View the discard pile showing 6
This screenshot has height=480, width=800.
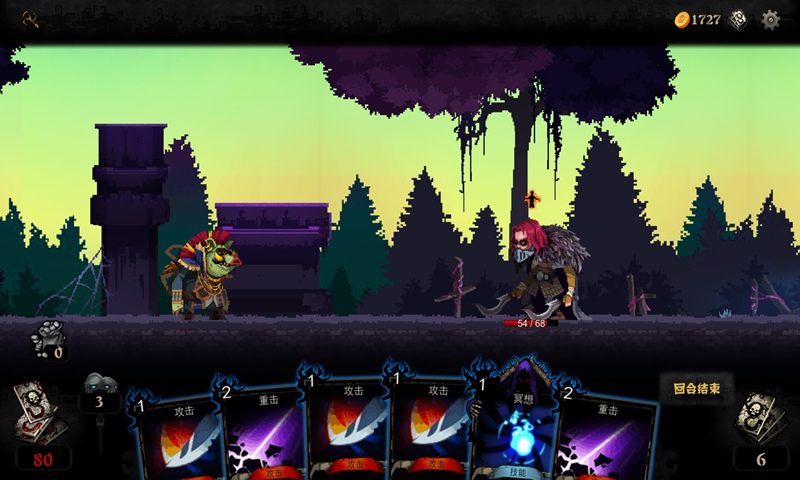tap(760, 418)
